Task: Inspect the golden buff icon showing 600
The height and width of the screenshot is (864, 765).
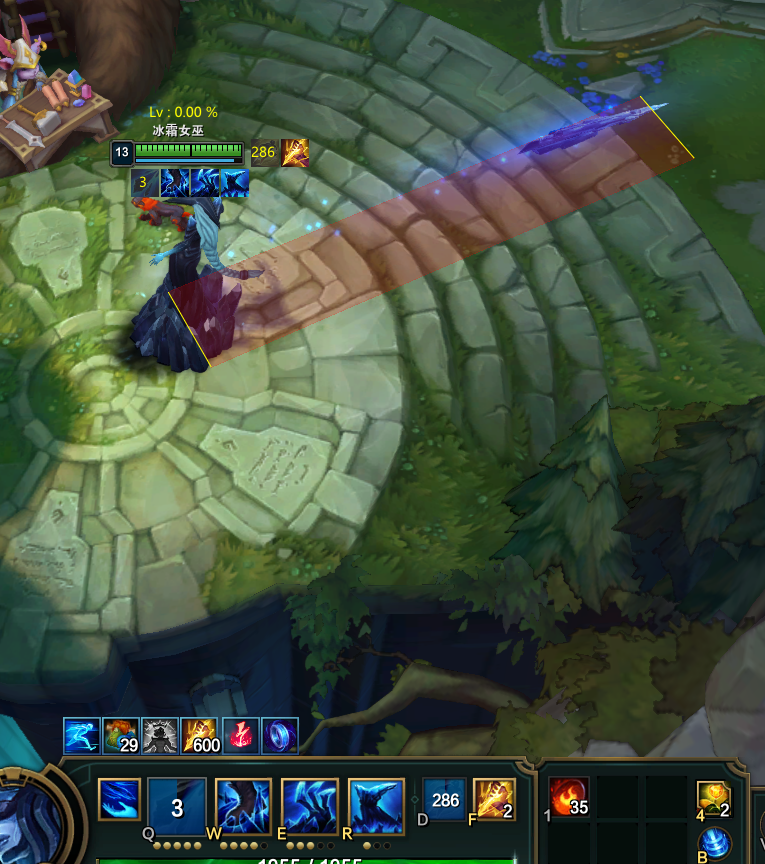Action: pos(200,735)
